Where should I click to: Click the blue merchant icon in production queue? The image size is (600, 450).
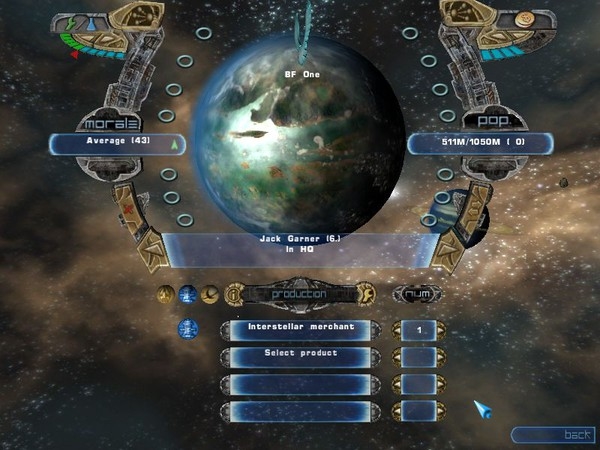[x=188, y=329]
